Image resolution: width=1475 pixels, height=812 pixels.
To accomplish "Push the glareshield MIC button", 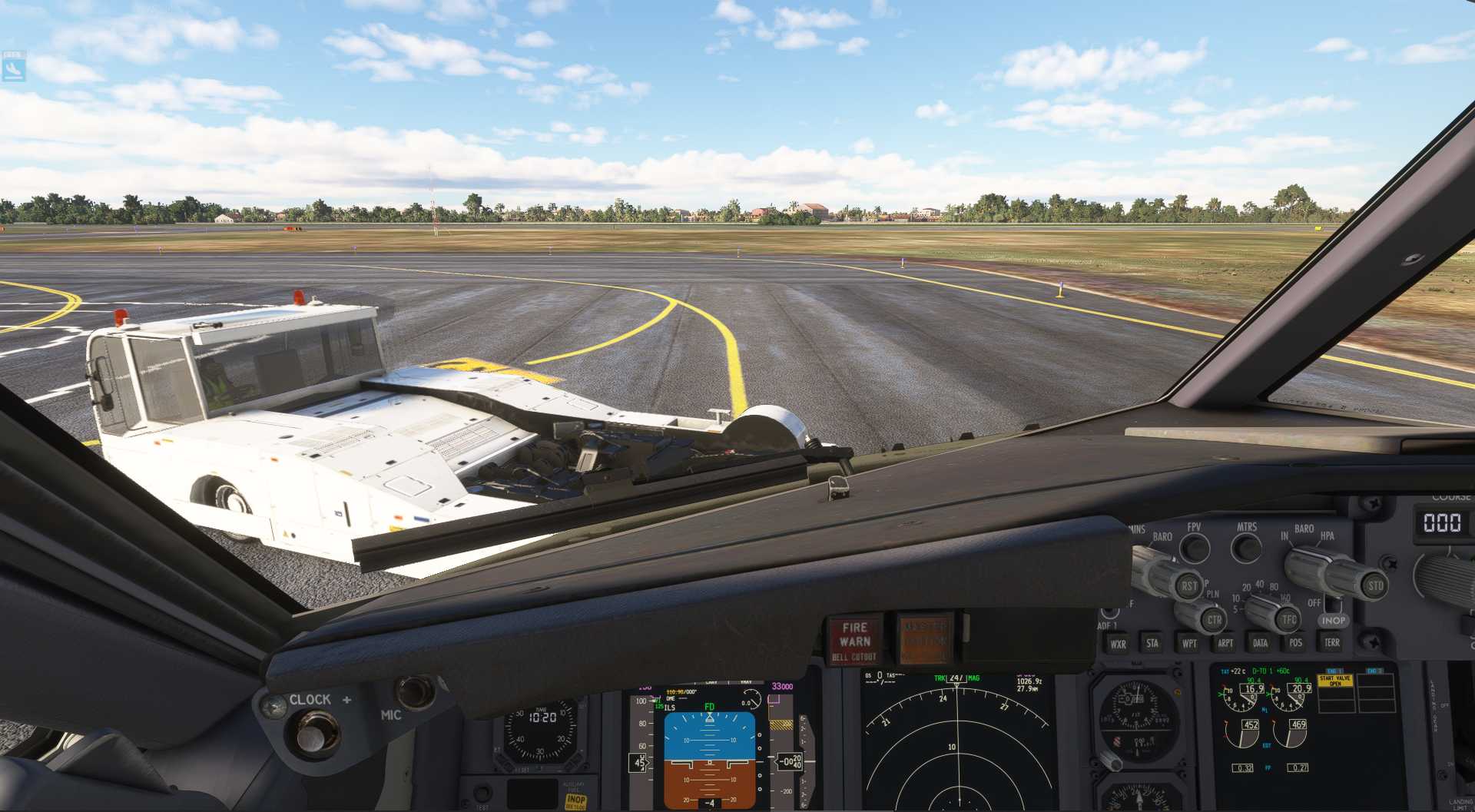I will (x=416, y=691).
